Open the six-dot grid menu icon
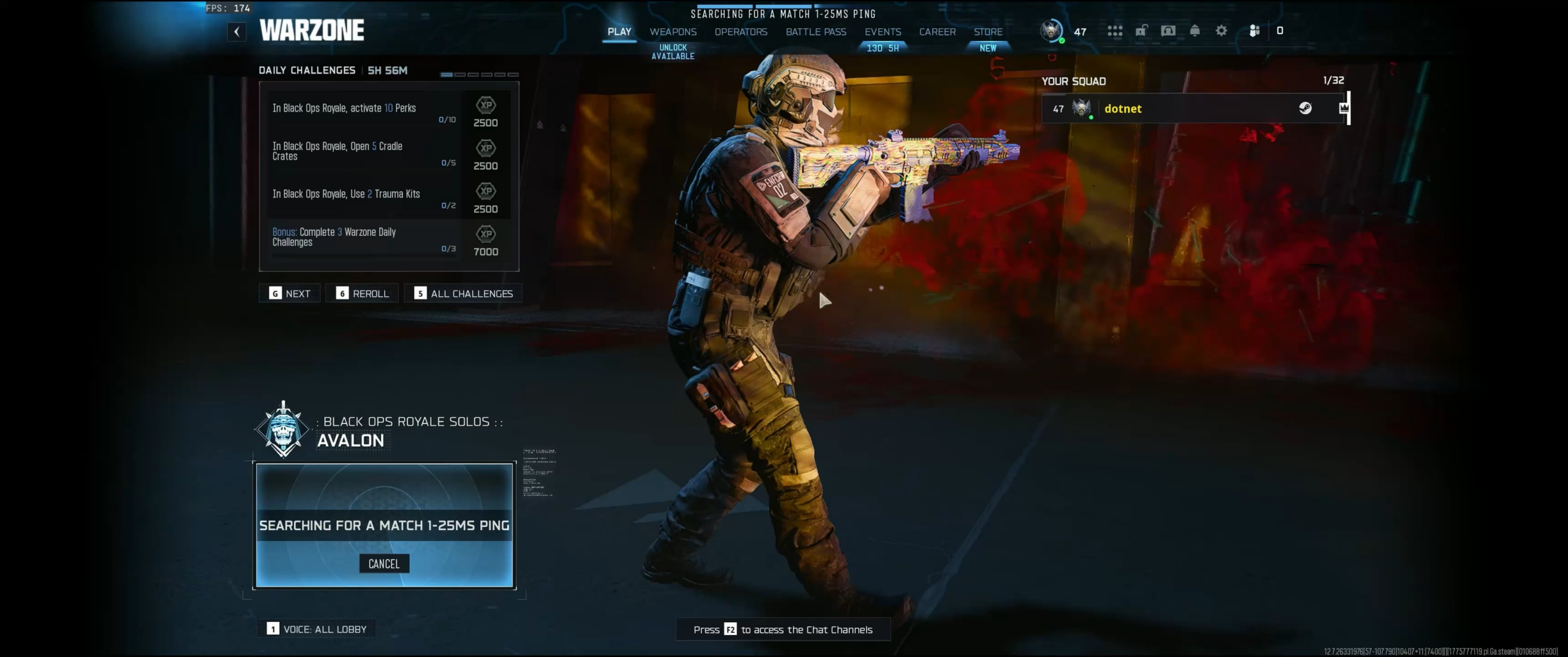The width and height of the screenshot is (1568, 657). pyautogui.click(x=1115, y=31)
